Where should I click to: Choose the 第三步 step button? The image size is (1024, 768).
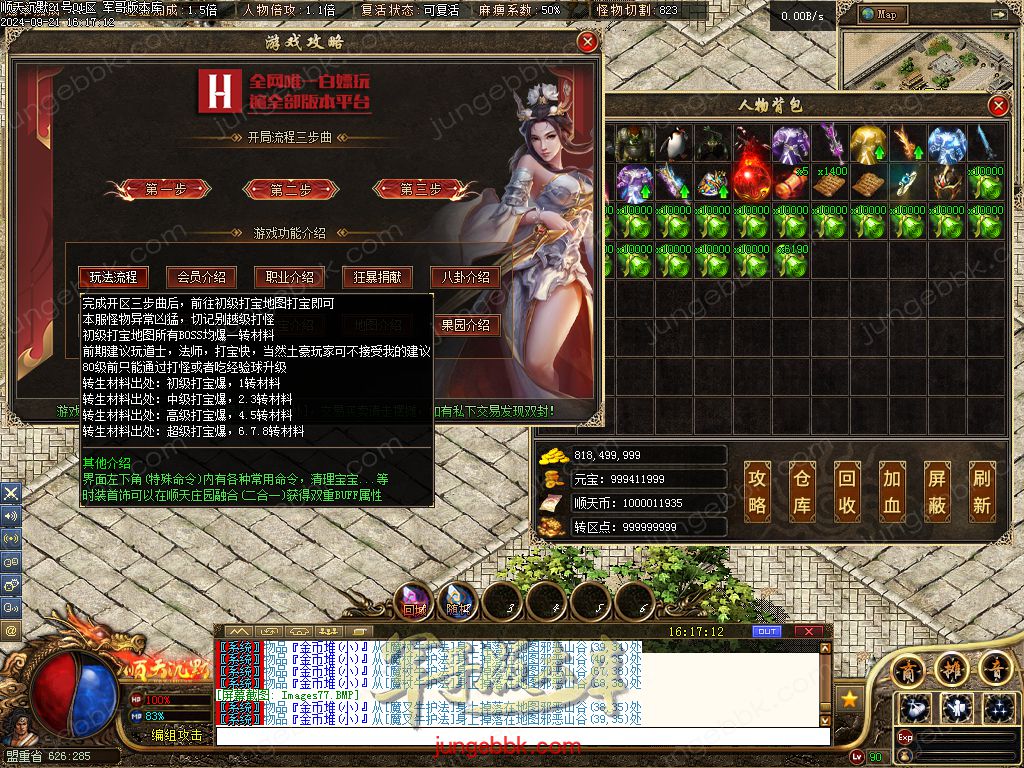(420, 189)
